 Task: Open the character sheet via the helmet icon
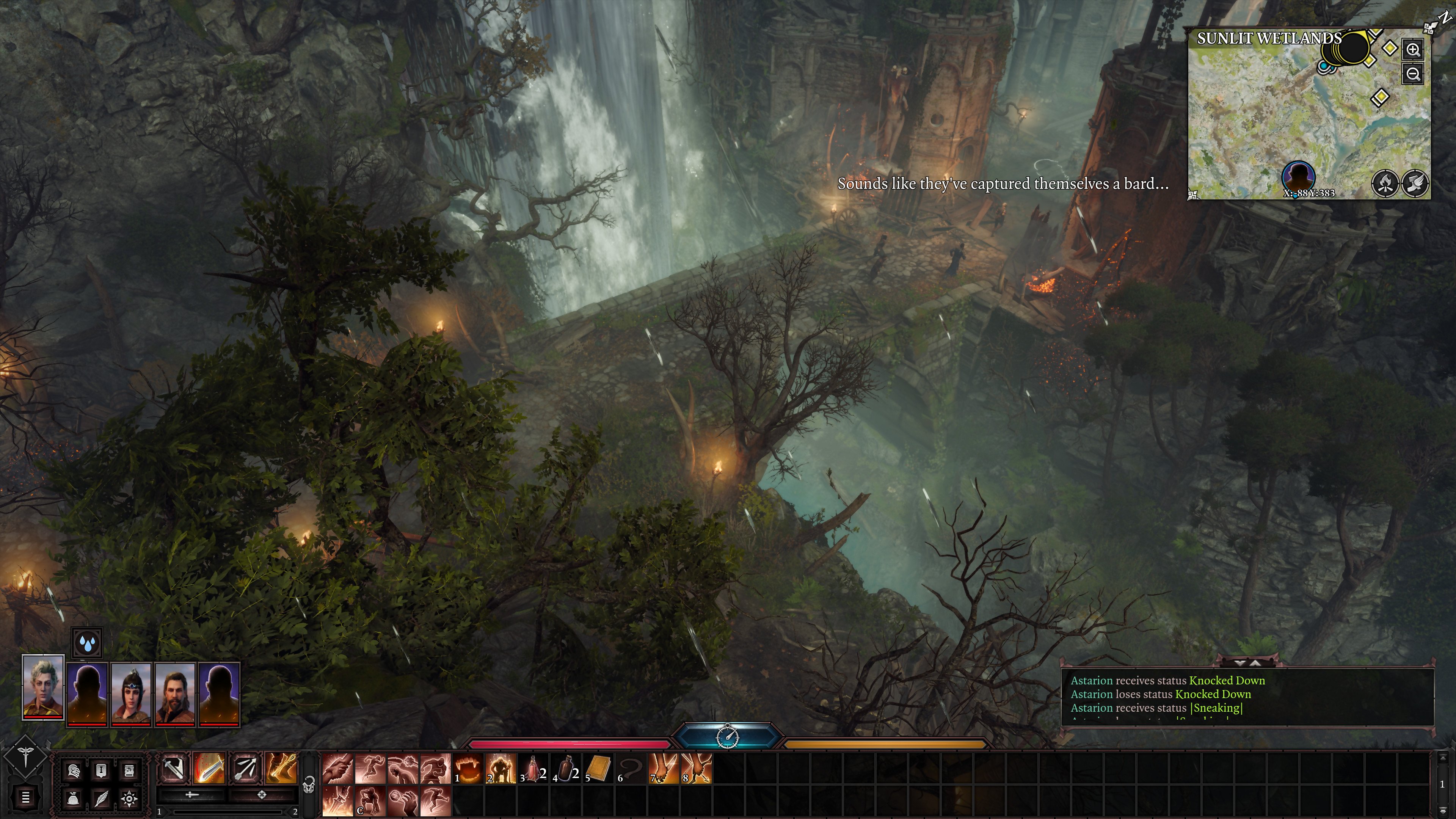pos(74,771)
